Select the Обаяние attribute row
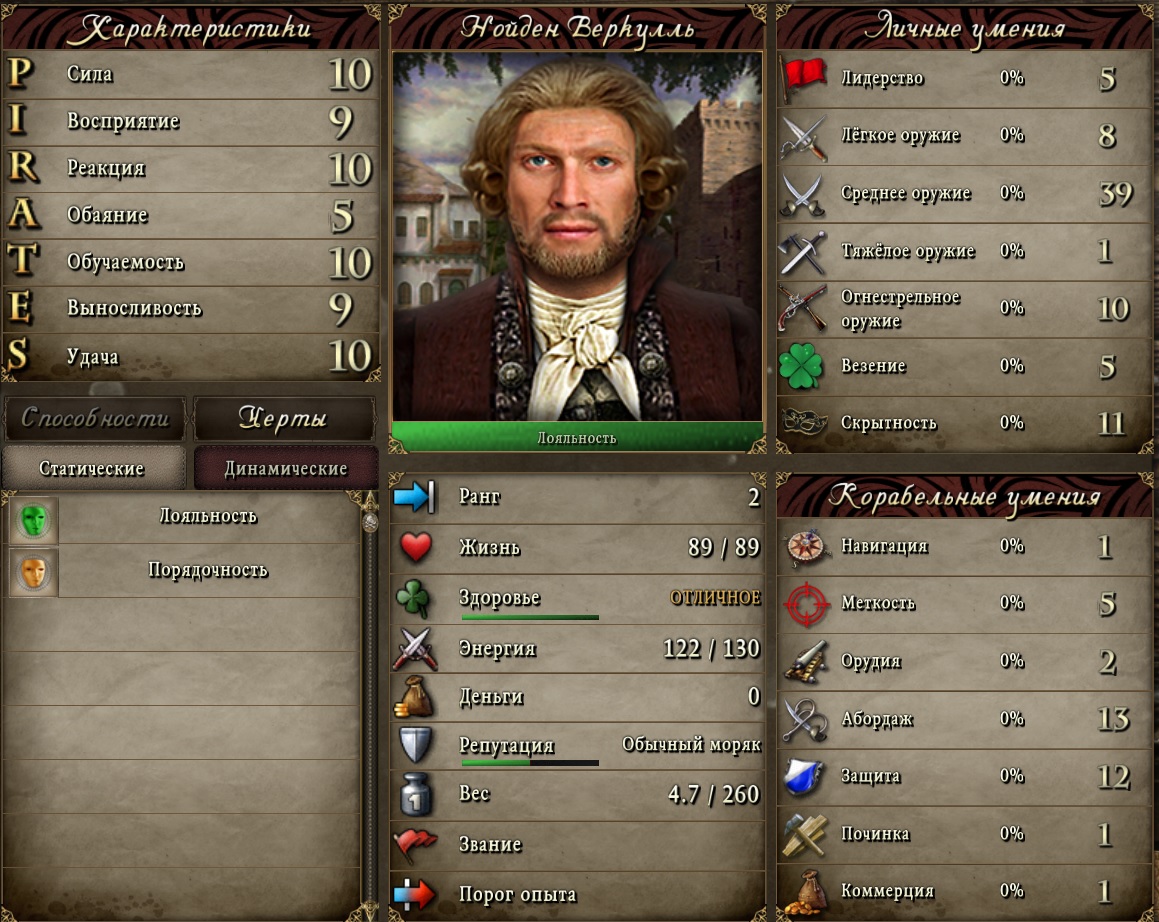1159x922 pixels. click(190, 215)
